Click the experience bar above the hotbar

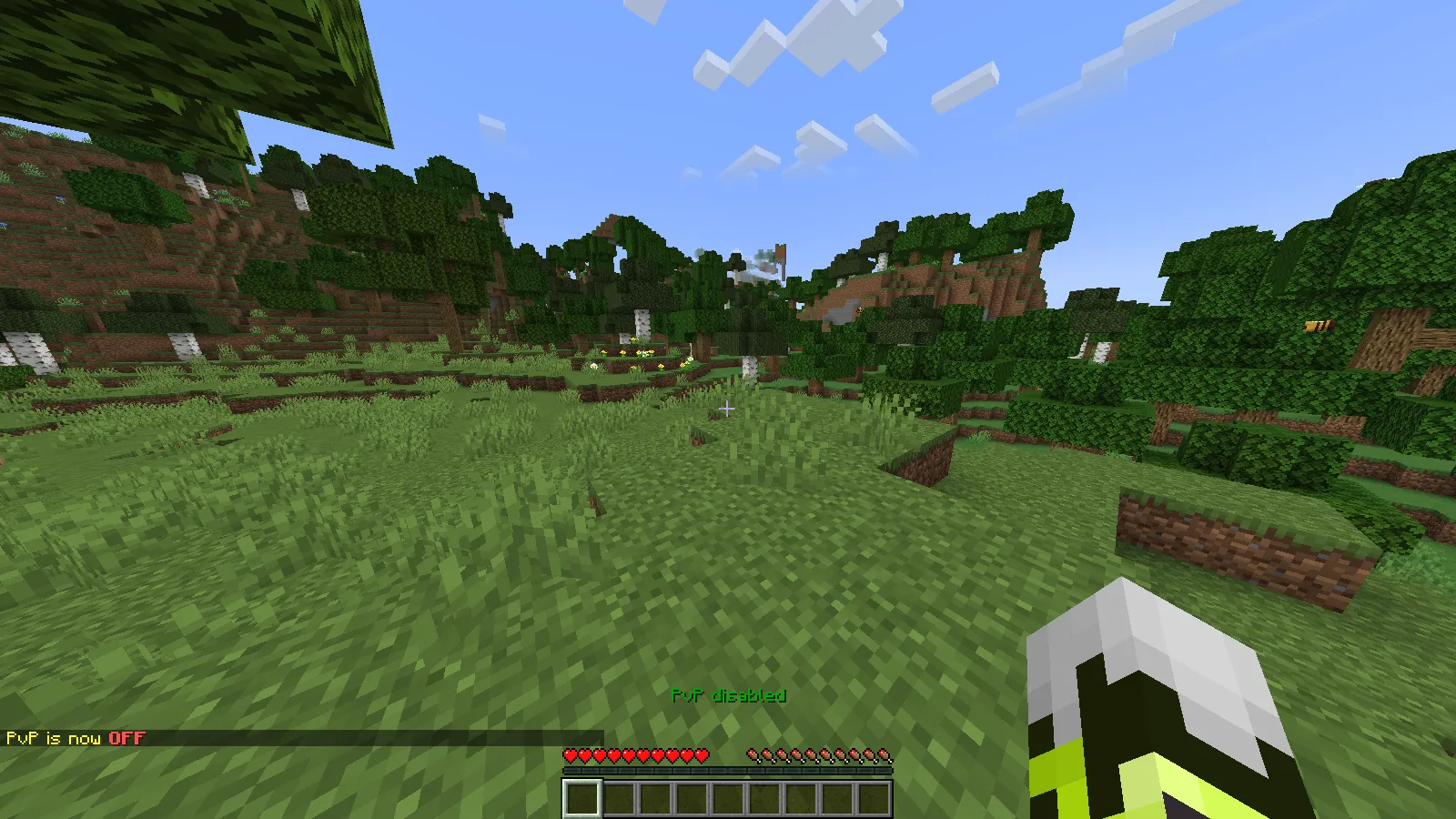click(728, 770)
